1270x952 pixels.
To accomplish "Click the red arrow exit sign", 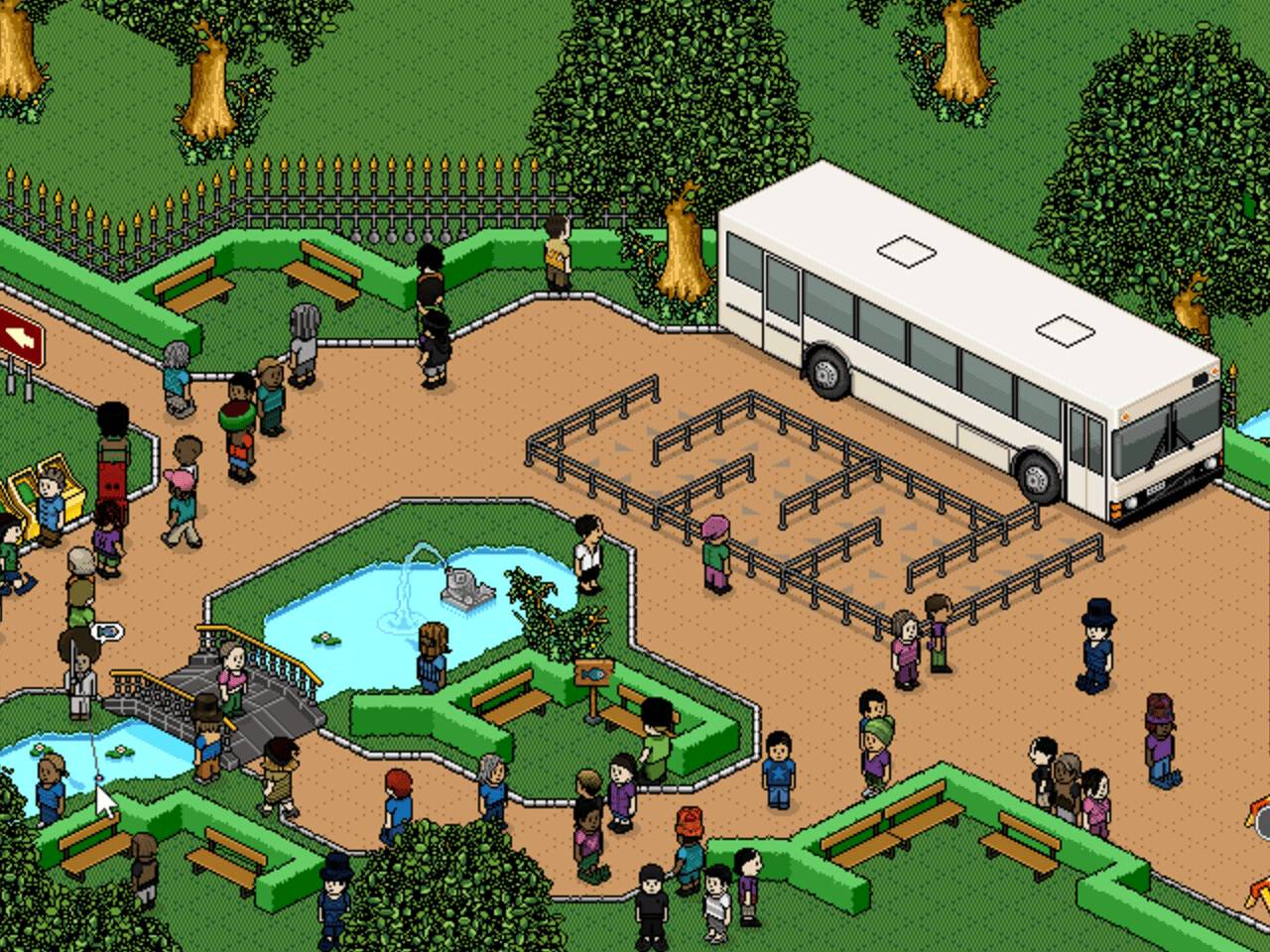I will tap(20, 339).
